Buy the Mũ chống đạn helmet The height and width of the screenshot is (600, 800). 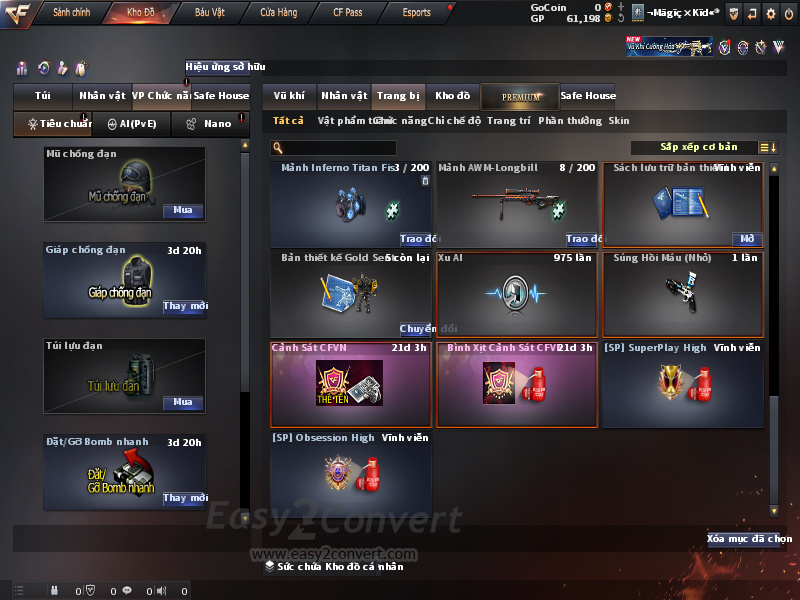(x=183, y=211)
